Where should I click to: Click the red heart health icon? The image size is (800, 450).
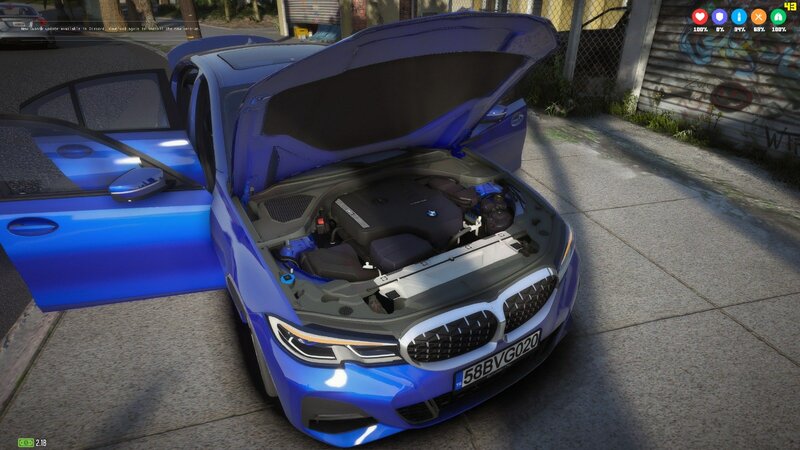tap(700, 17)
